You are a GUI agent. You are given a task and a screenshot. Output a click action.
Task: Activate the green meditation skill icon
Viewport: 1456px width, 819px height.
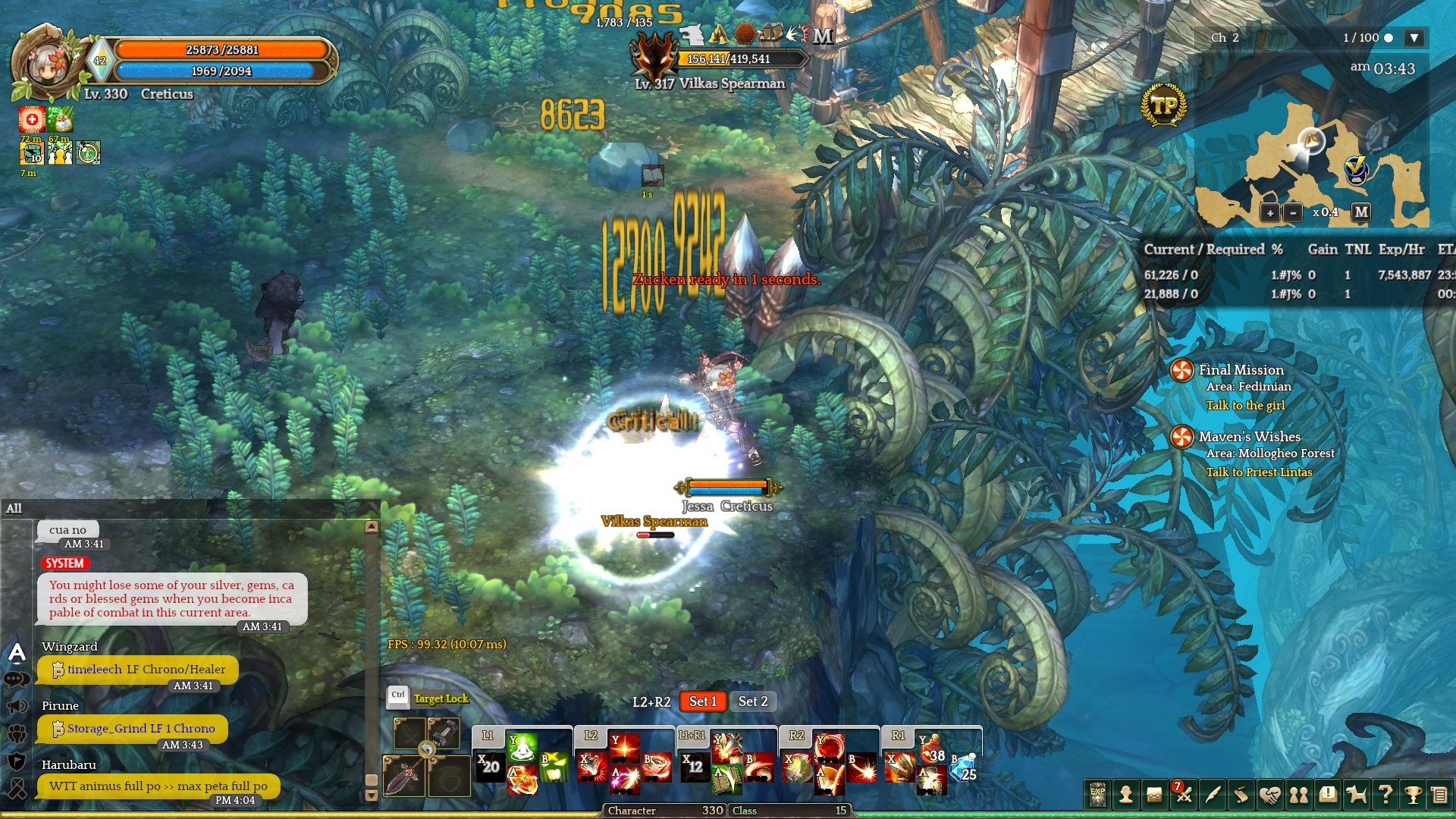[x=522, y=748]
